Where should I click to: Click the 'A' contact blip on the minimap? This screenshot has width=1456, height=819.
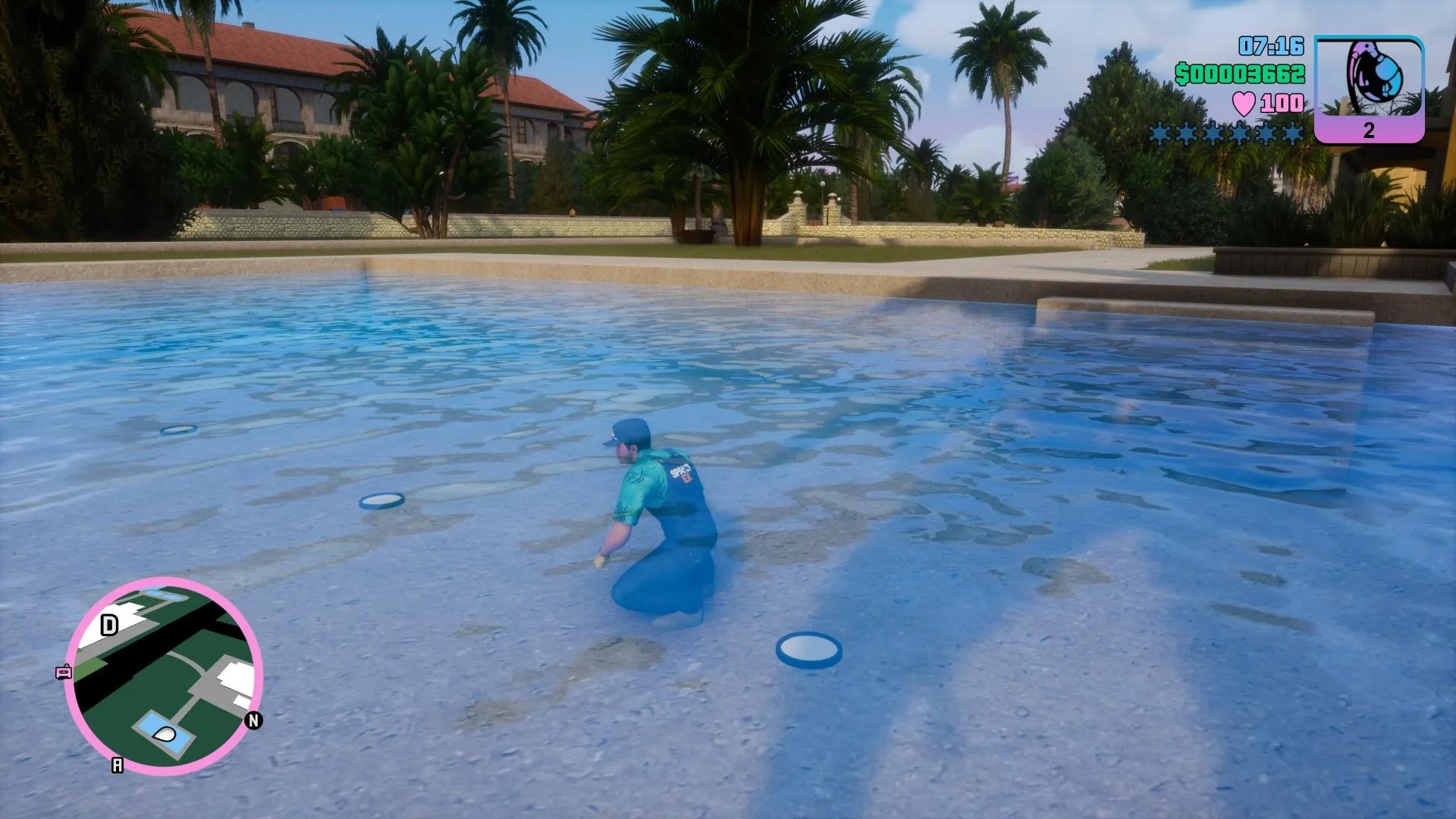point(118,764)
